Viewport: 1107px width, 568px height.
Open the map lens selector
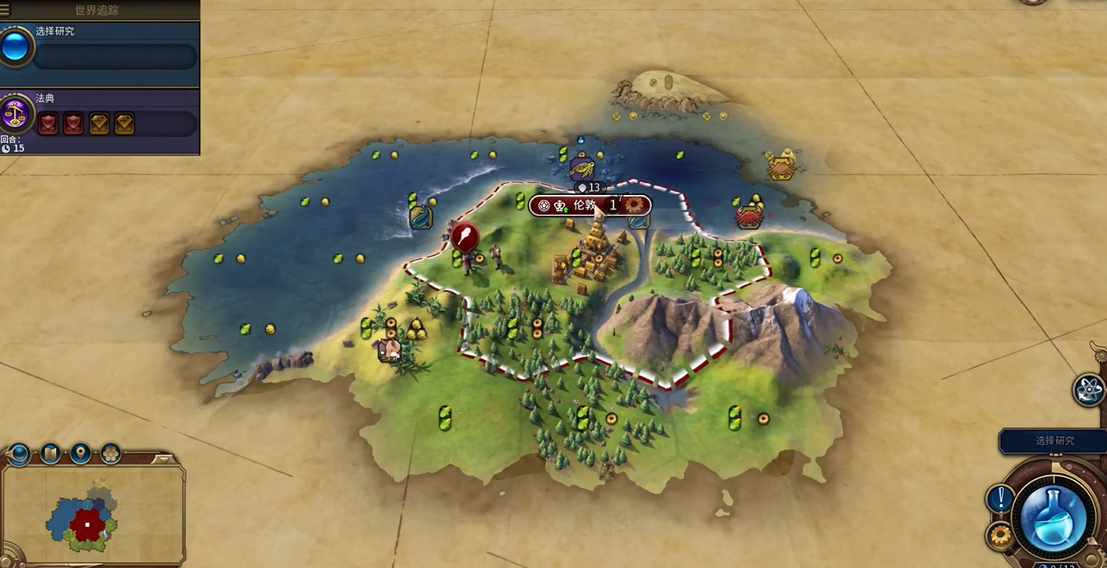pyautogui.click(x=50, y=455)
